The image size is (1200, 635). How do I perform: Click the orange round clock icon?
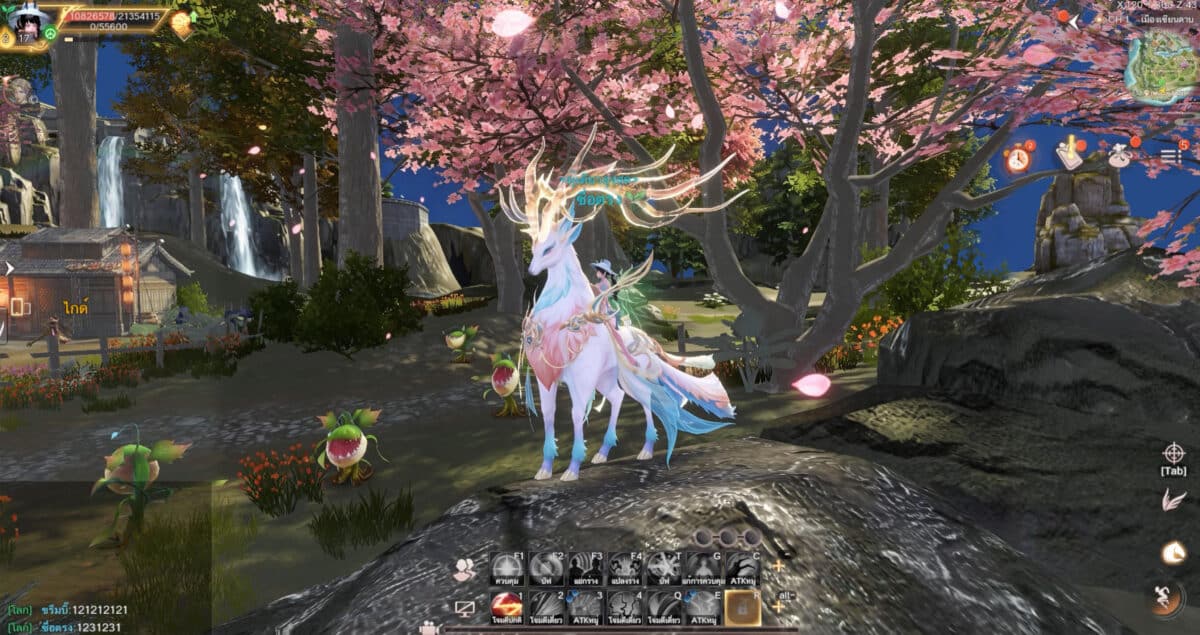(x=1173, y=551)
